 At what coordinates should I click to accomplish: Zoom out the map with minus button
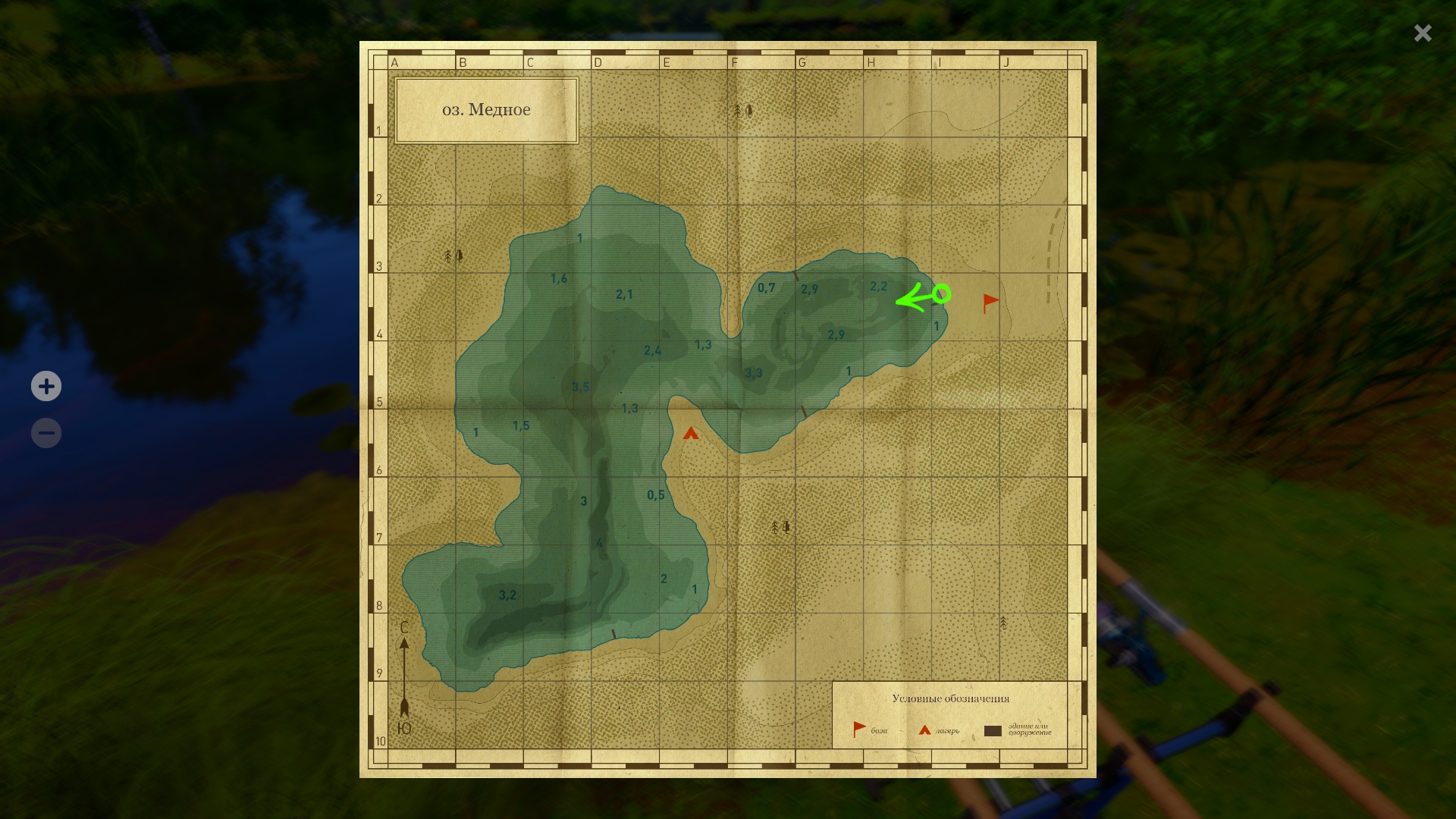[46, 434]
